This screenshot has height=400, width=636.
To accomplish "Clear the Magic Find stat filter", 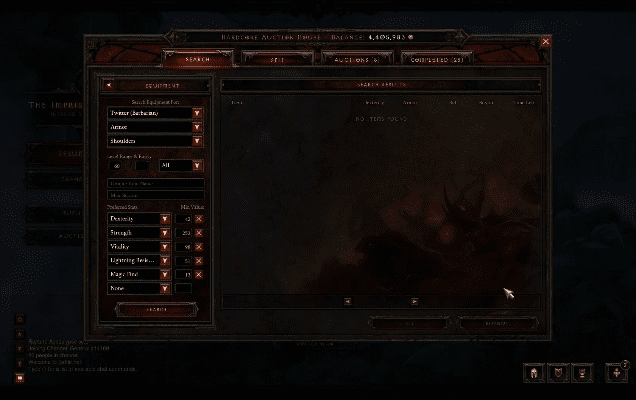I will point(198,274).
